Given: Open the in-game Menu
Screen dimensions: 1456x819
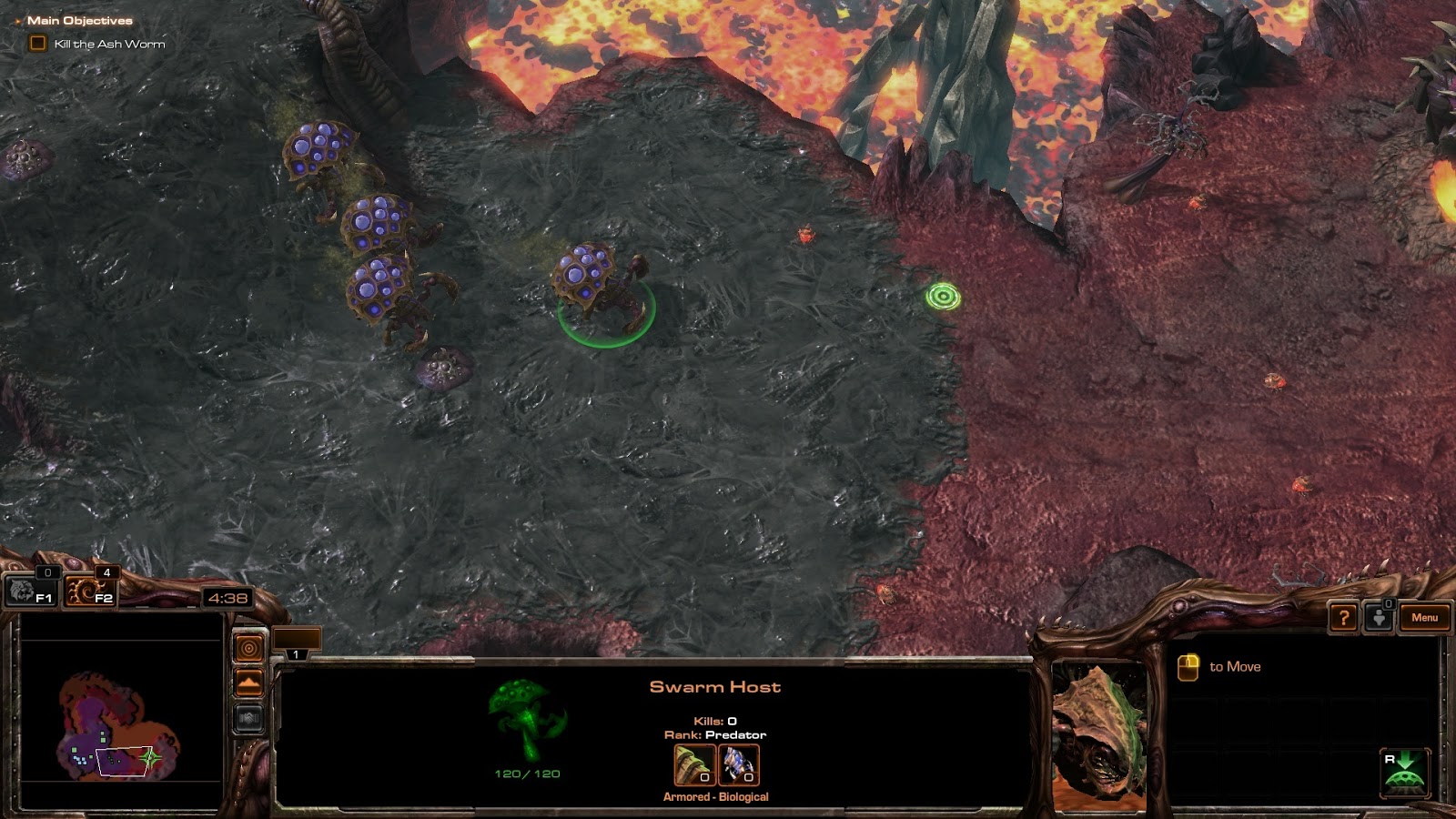Looking at the screenshot, I should [x=1424, y=618].
